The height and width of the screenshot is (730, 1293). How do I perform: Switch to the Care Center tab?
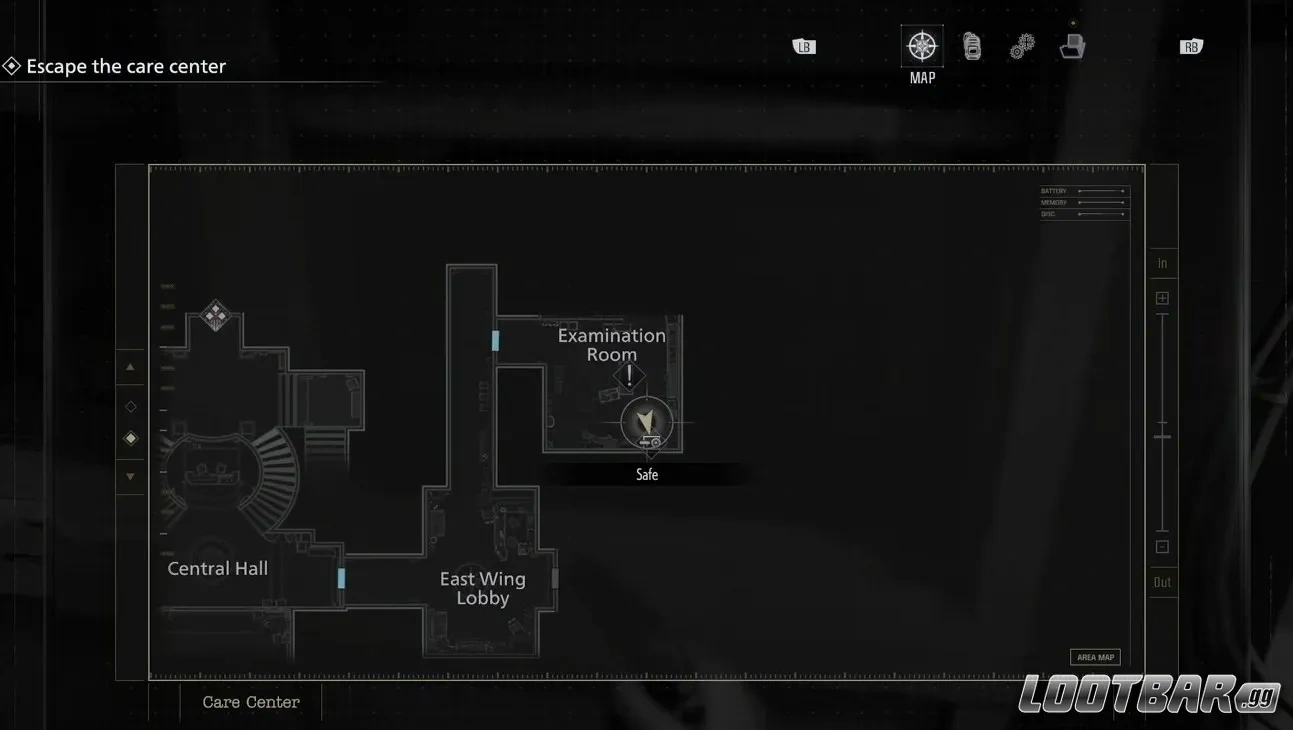[x=250, y=702]
